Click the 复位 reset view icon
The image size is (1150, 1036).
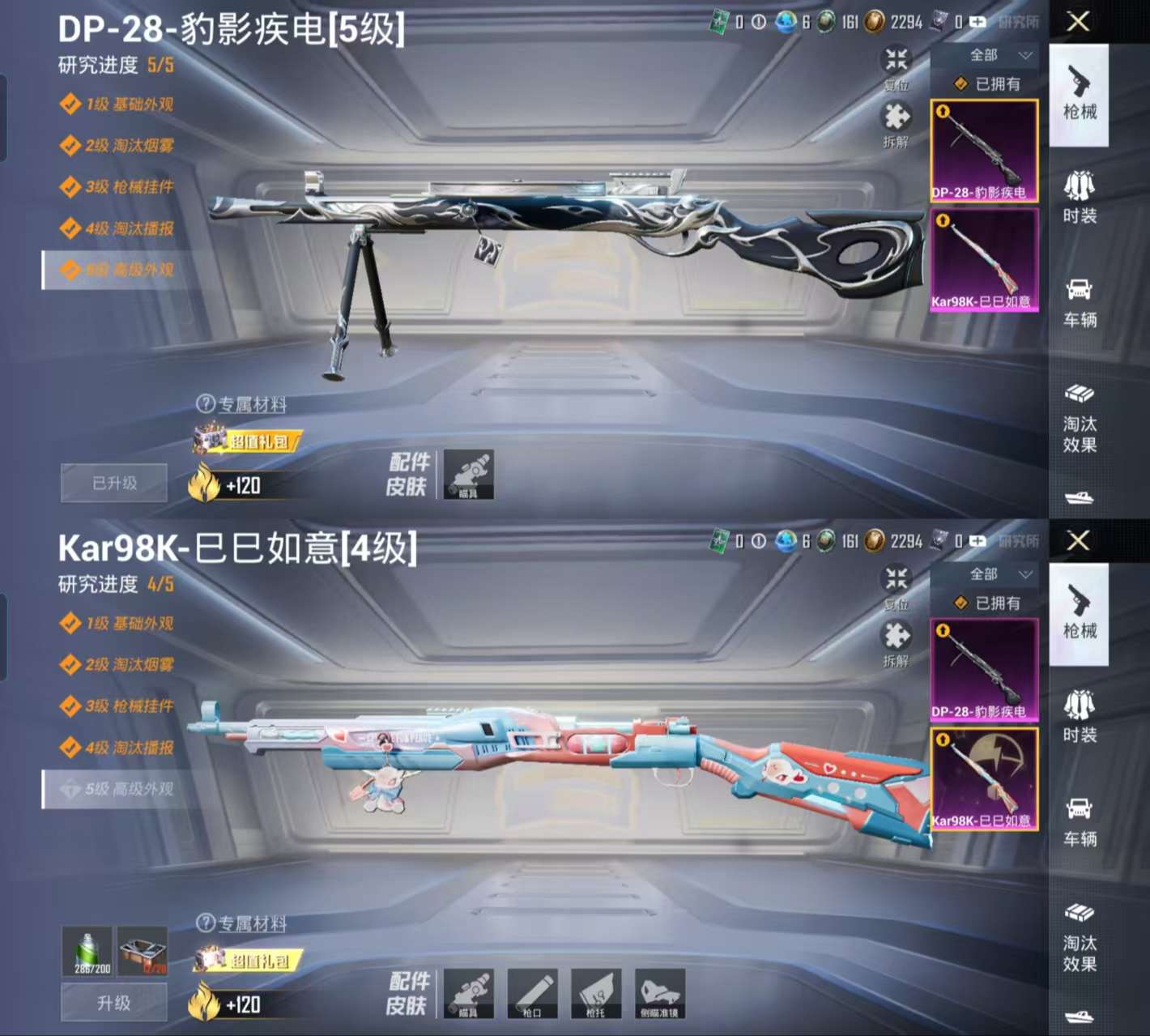(895, 65)
